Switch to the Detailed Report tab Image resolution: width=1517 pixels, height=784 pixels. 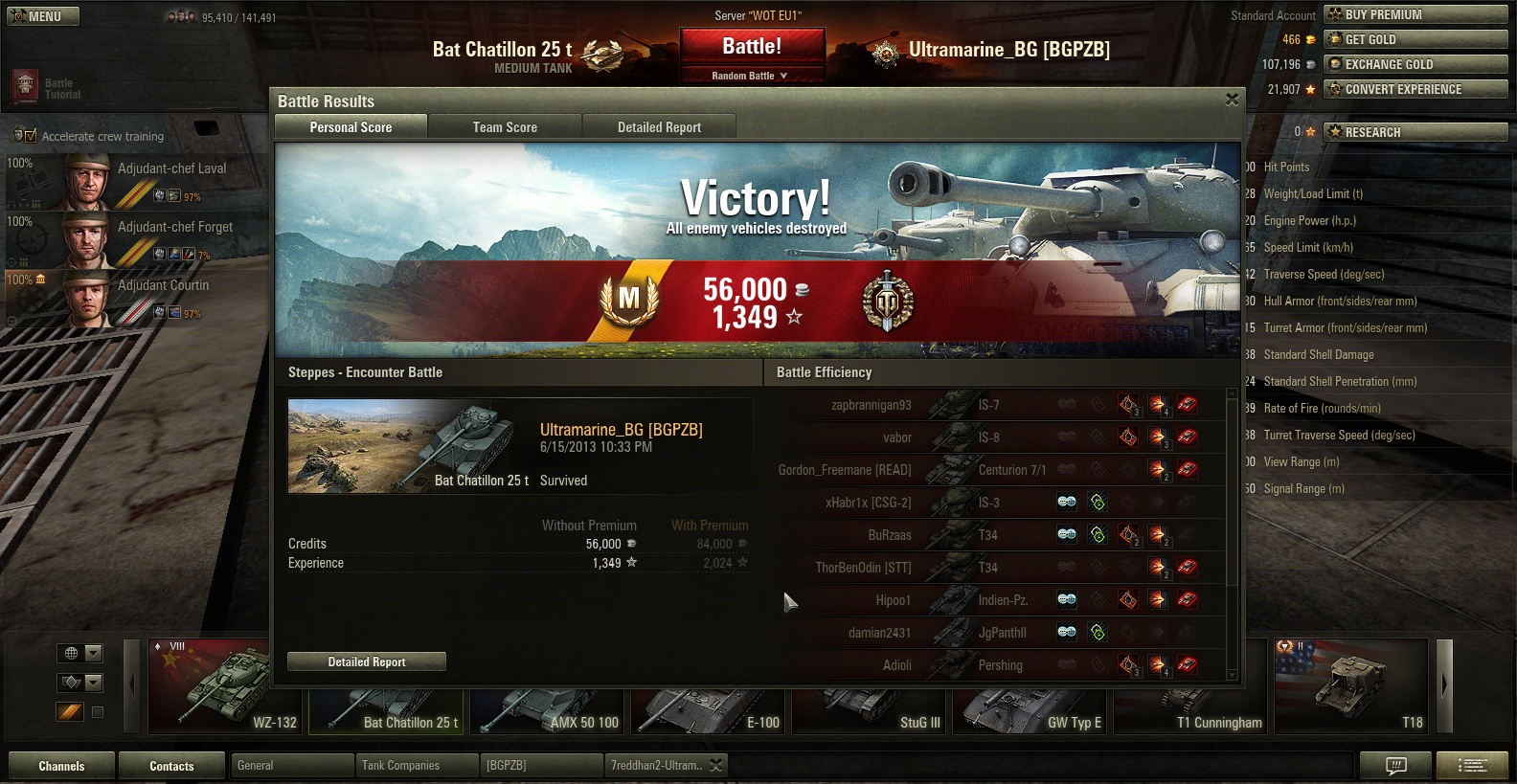point(659,127)
